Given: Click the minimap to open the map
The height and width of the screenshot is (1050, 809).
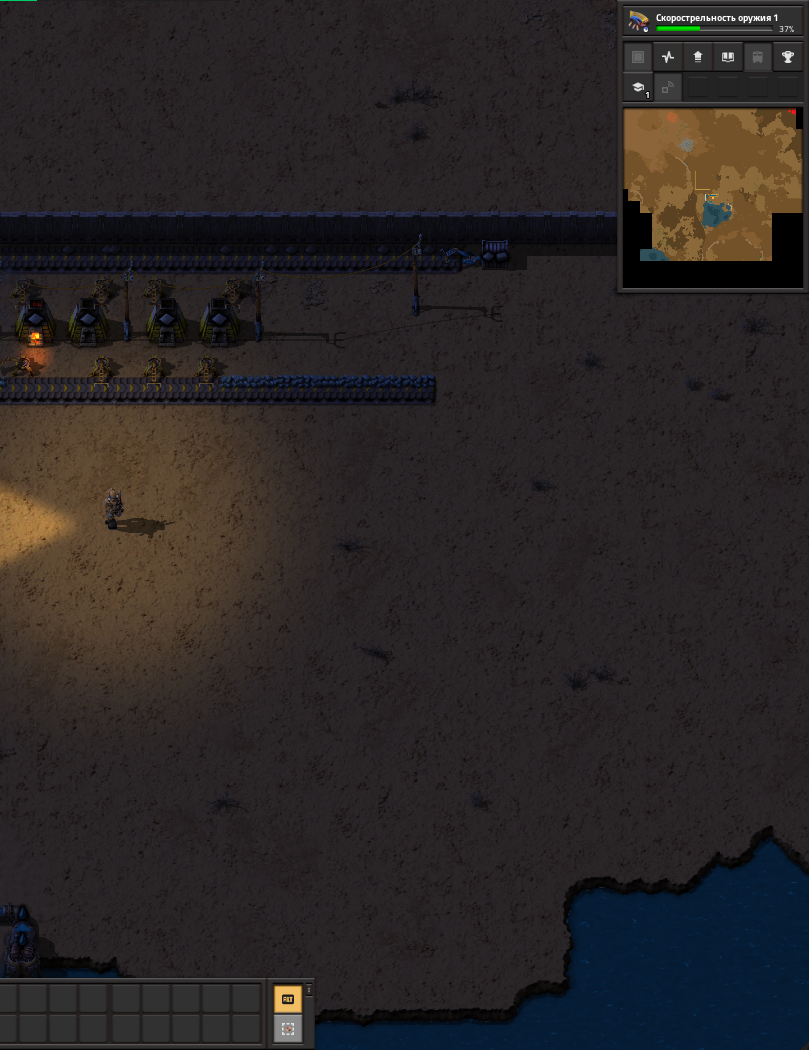Looking at the screenshot, I should pyautogui.click(x=711, y=198).
